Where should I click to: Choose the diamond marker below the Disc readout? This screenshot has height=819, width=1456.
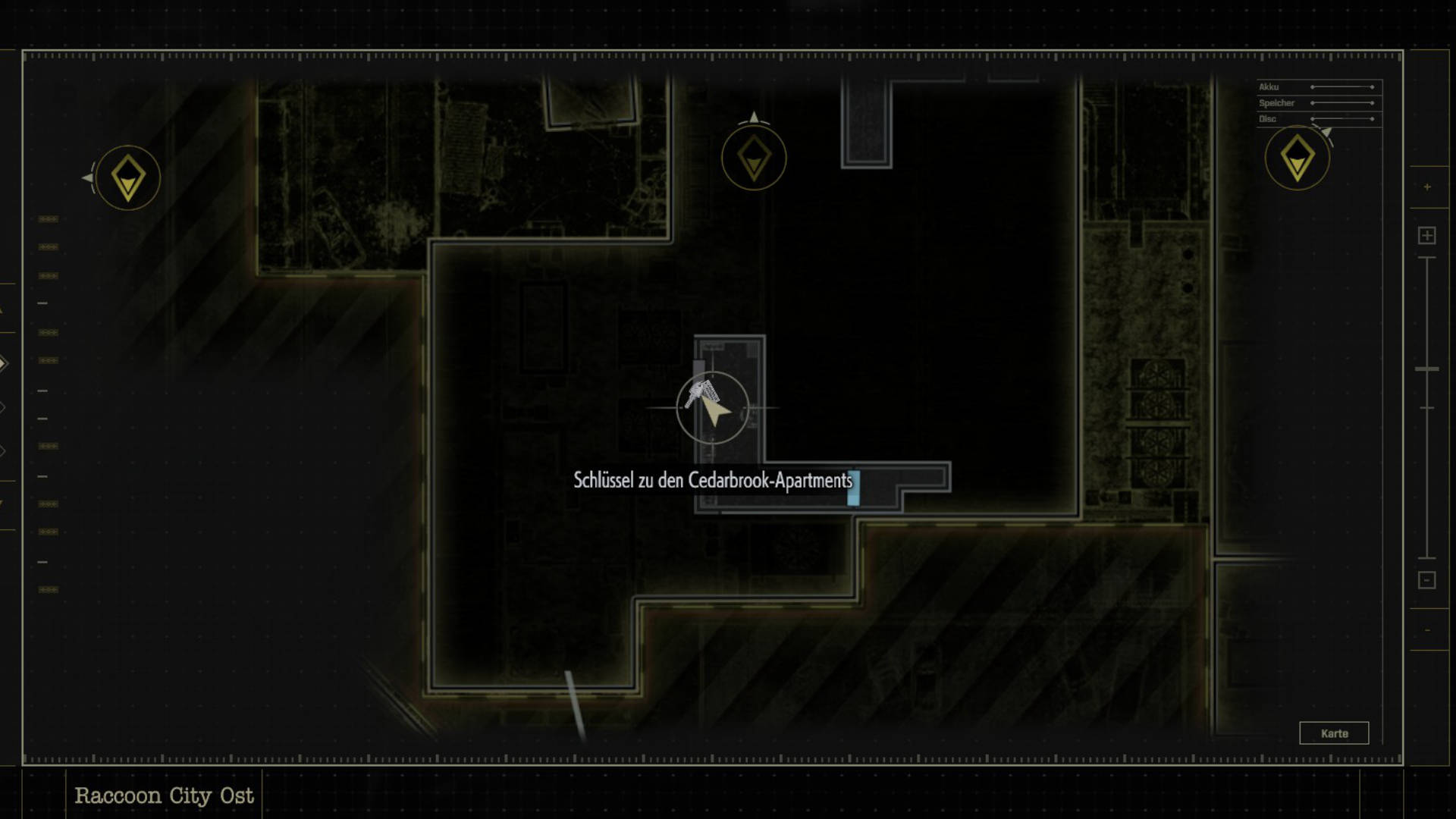click(x=1297, y=158)
